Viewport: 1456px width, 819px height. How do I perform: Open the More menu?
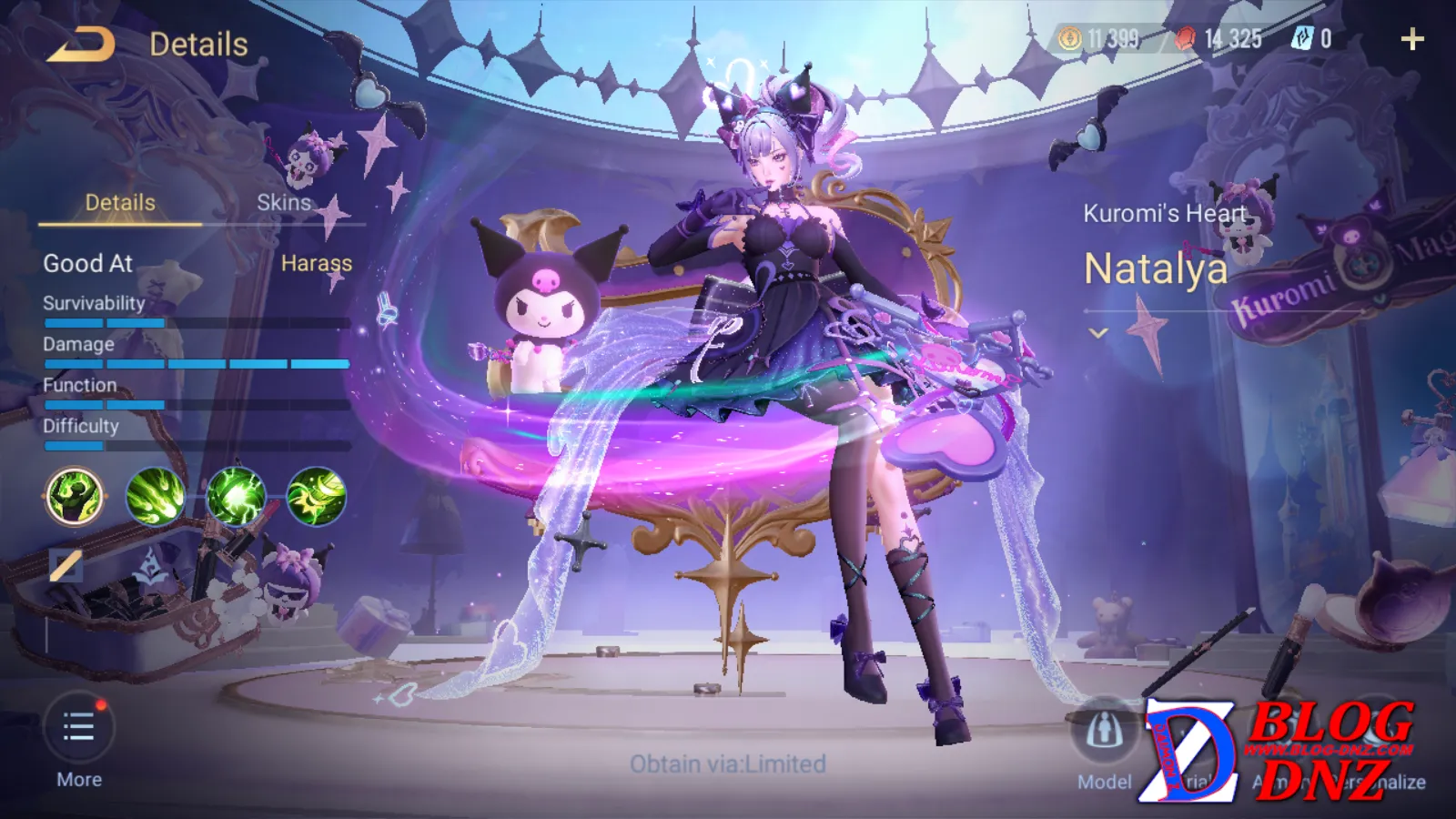tap(79, 739)
